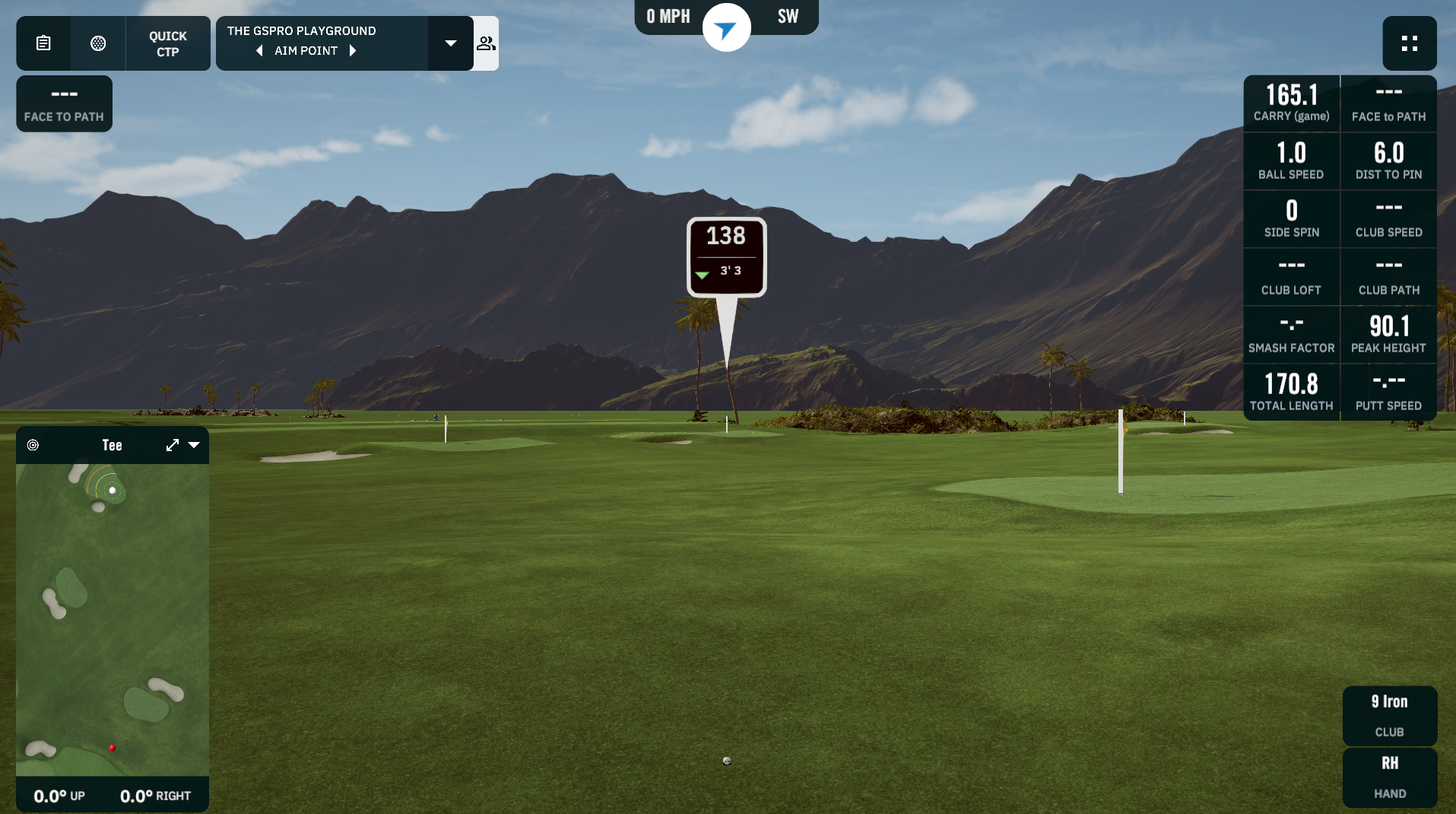Viewport: 1456px width, 814px height.
Task: Click the golf ball icon button
Action: 98,43
